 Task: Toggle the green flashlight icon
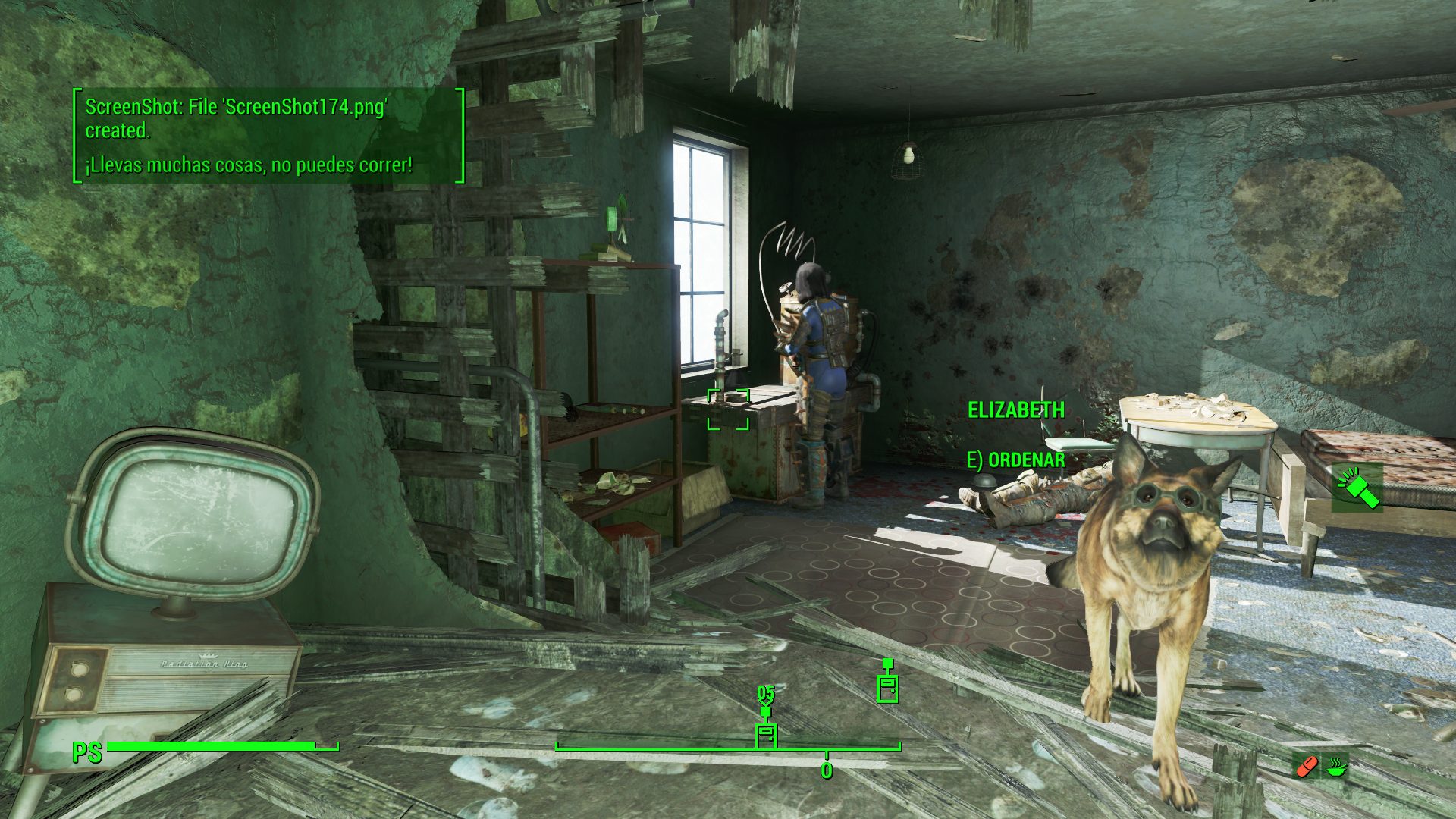tap(1357, 488)
